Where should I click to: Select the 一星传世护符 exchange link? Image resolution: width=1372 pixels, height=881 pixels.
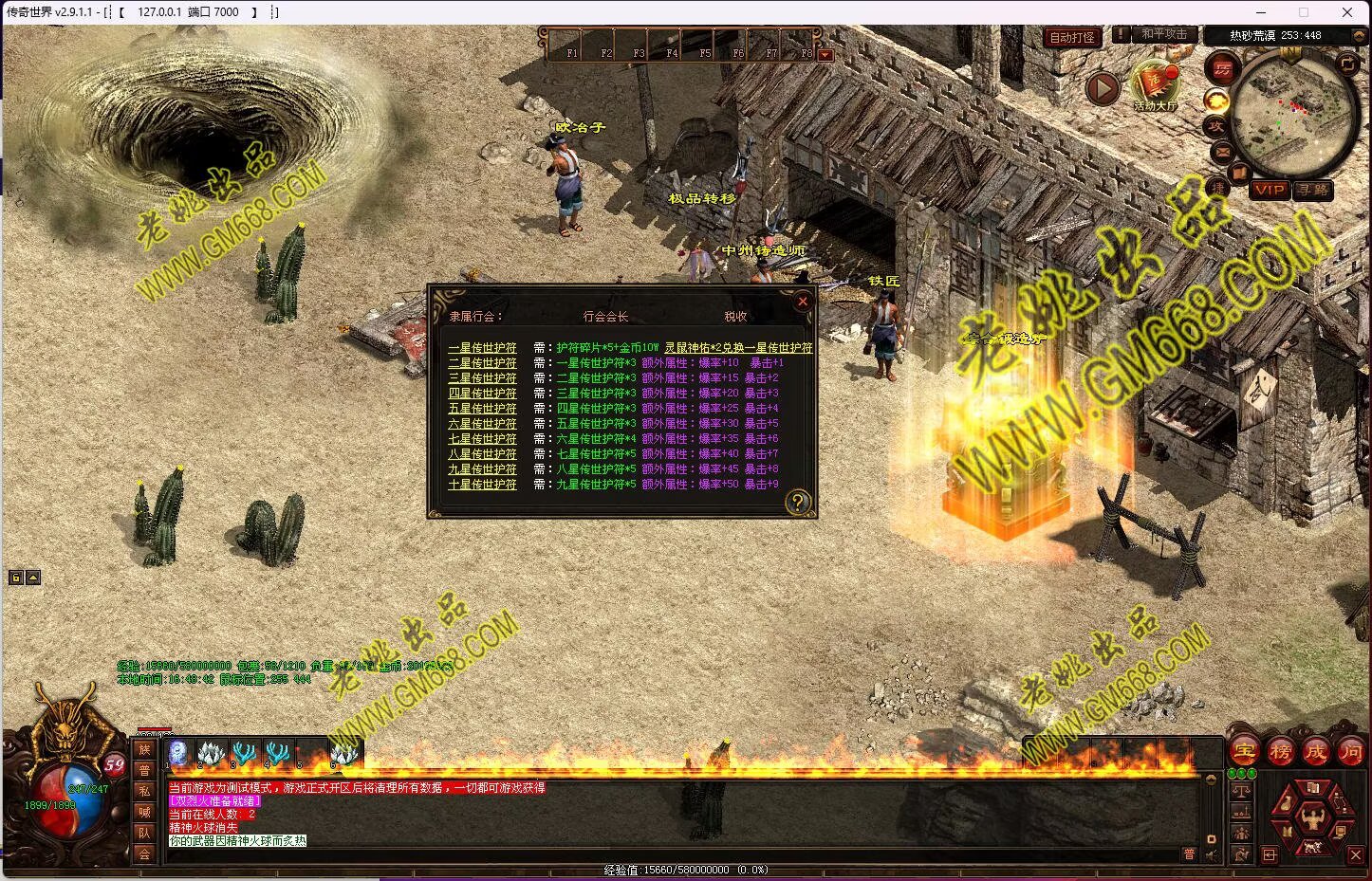[482, 348]
